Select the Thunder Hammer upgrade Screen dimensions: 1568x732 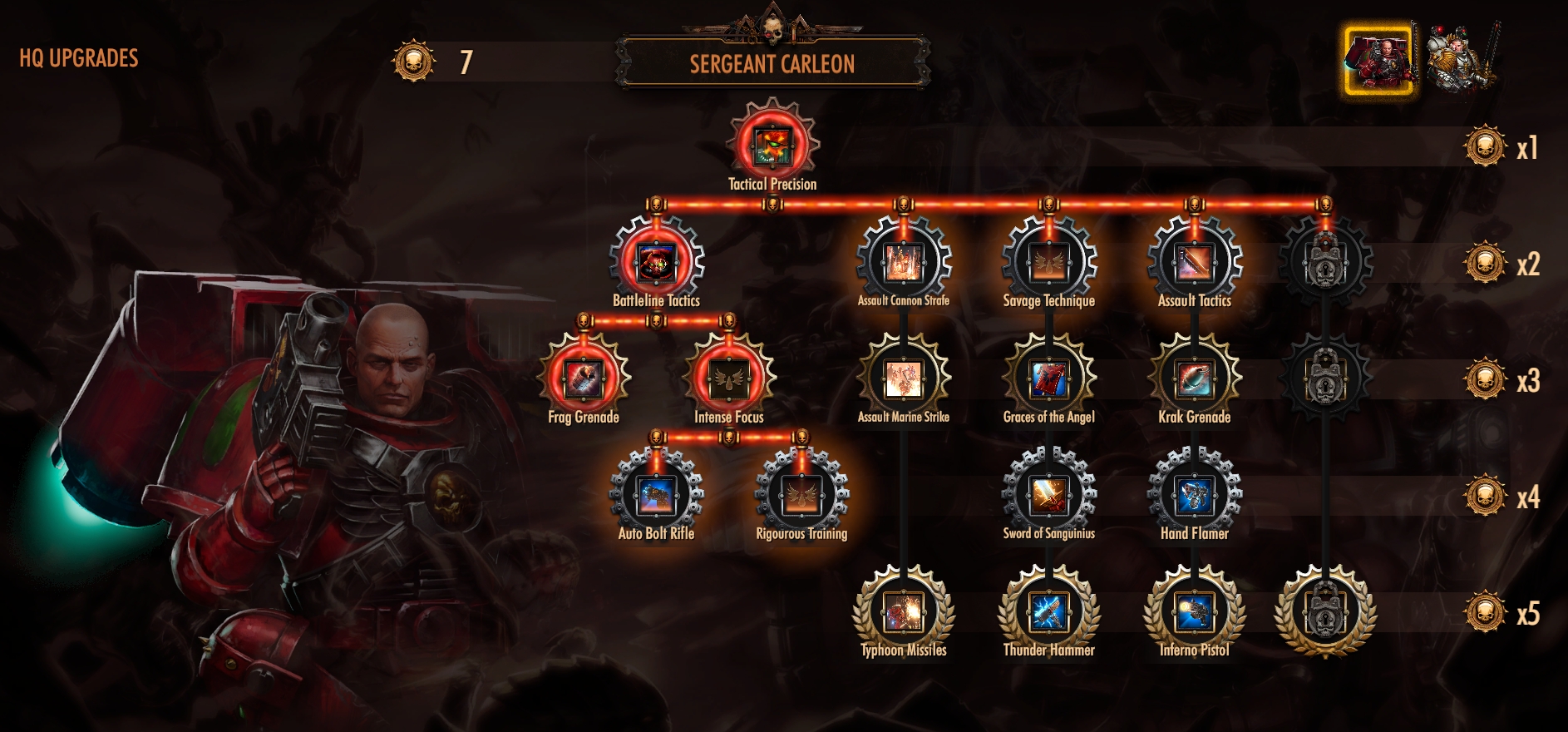coord(1048,612)
